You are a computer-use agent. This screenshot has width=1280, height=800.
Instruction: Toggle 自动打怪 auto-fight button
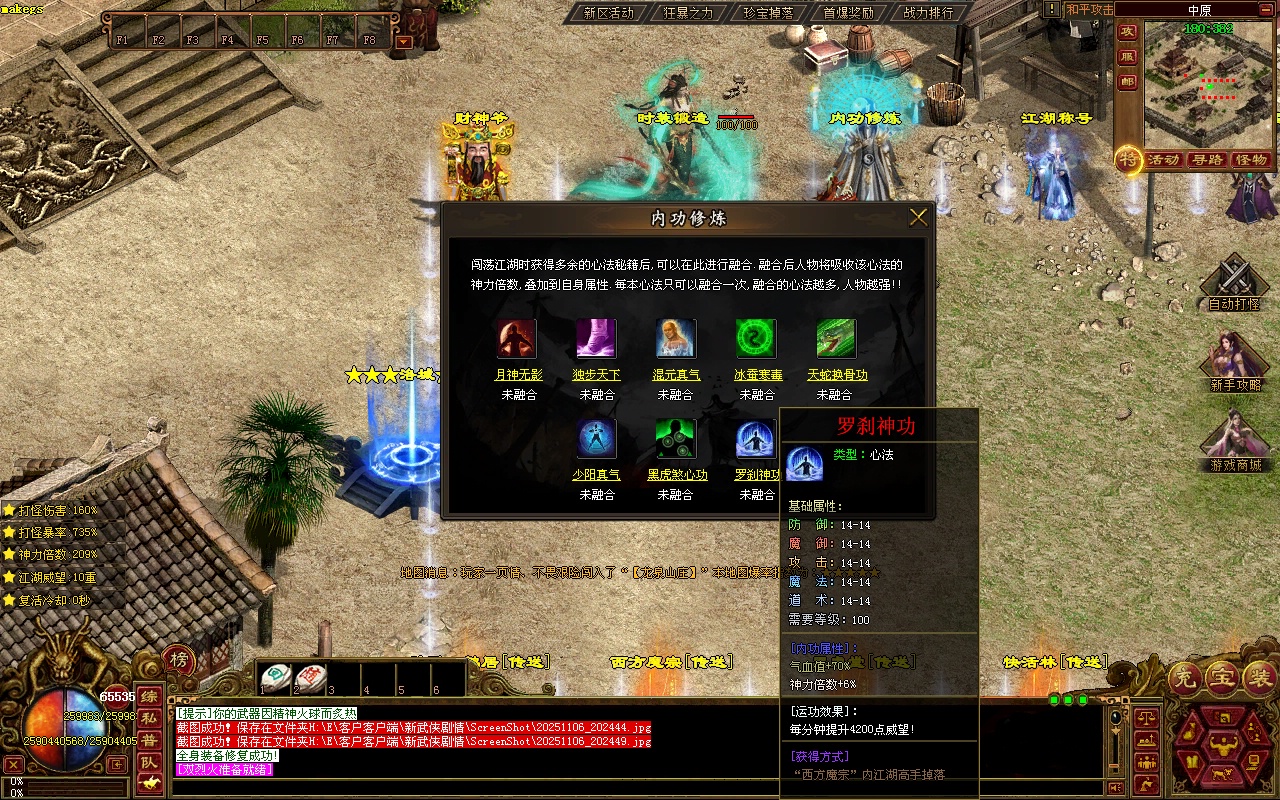[1234, 283]
